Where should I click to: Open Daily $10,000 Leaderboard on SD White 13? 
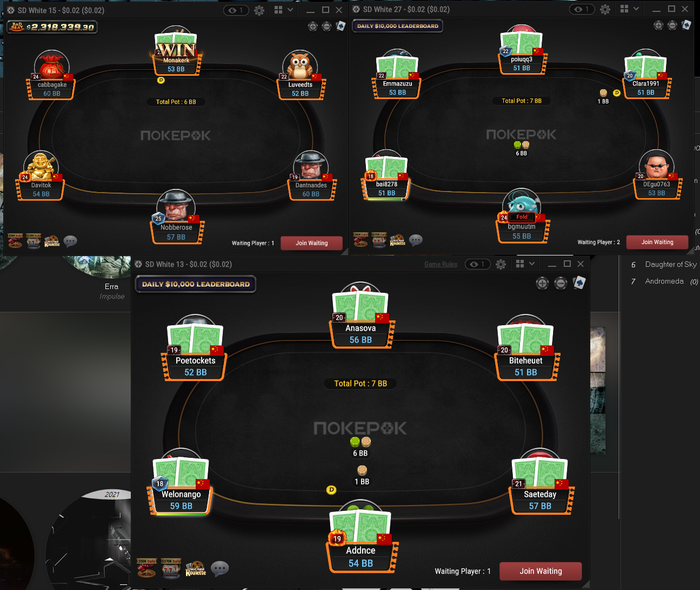[x=195, y=284]
